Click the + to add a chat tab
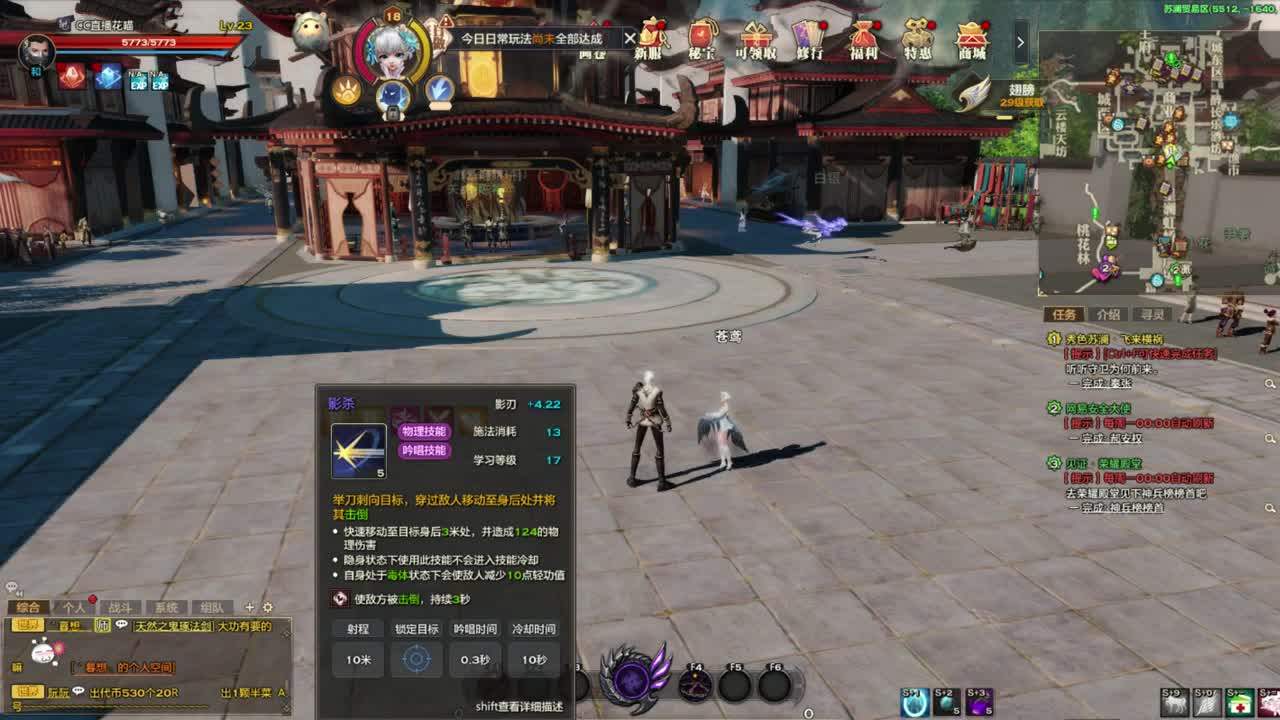The height and width of the screenshot is (720, 1280). (249, 607)
